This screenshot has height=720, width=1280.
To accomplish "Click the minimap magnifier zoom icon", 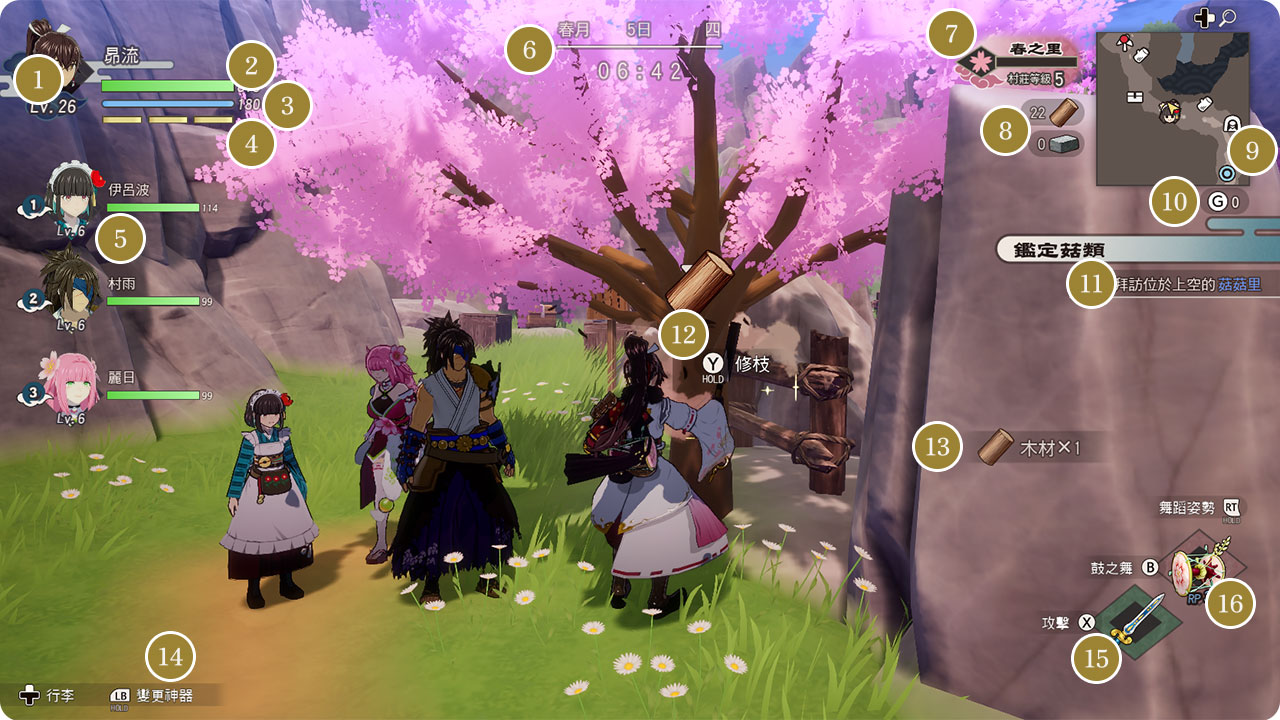I will coord(1229,17).
